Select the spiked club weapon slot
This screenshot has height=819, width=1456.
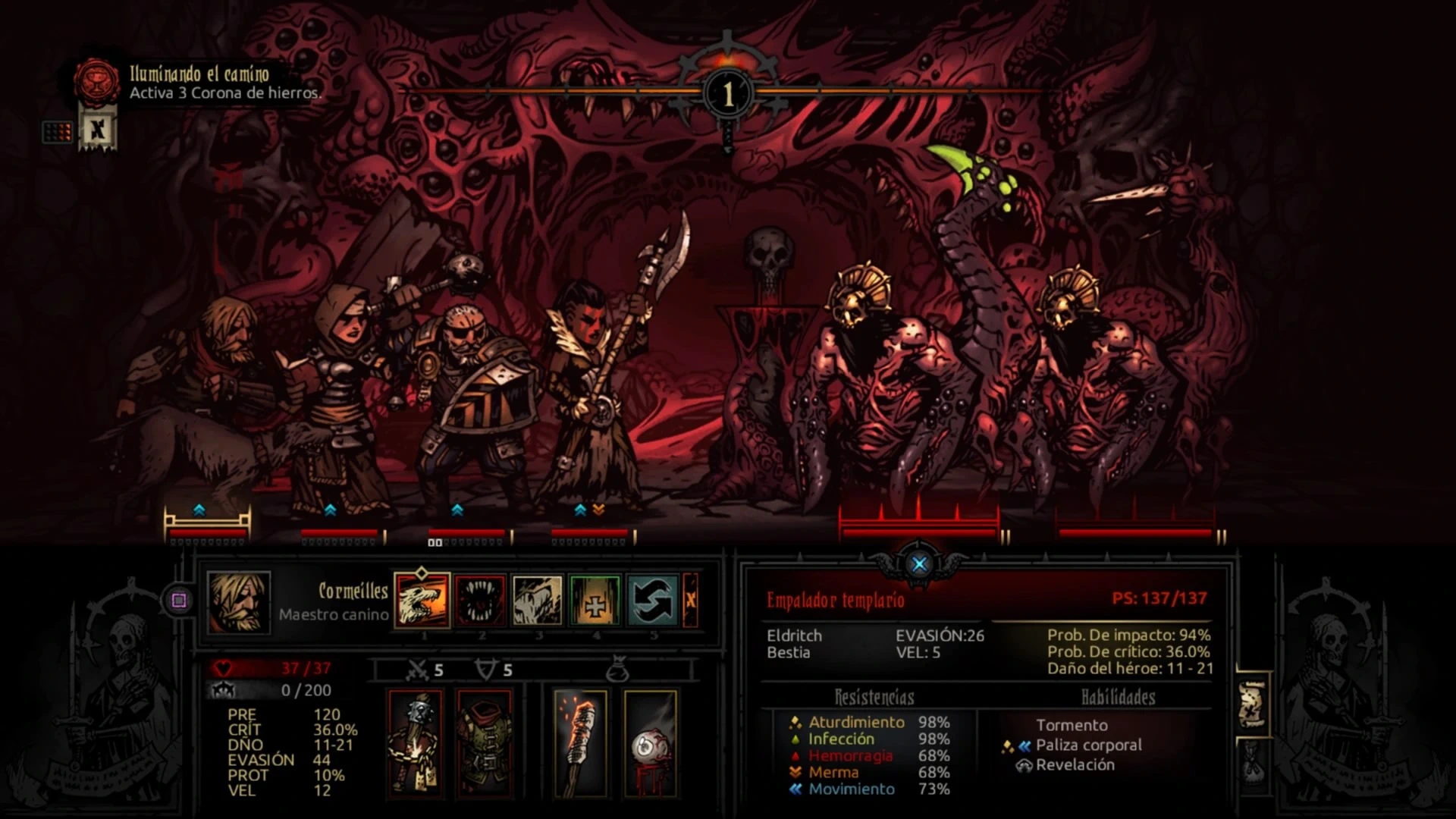(416, 743)
